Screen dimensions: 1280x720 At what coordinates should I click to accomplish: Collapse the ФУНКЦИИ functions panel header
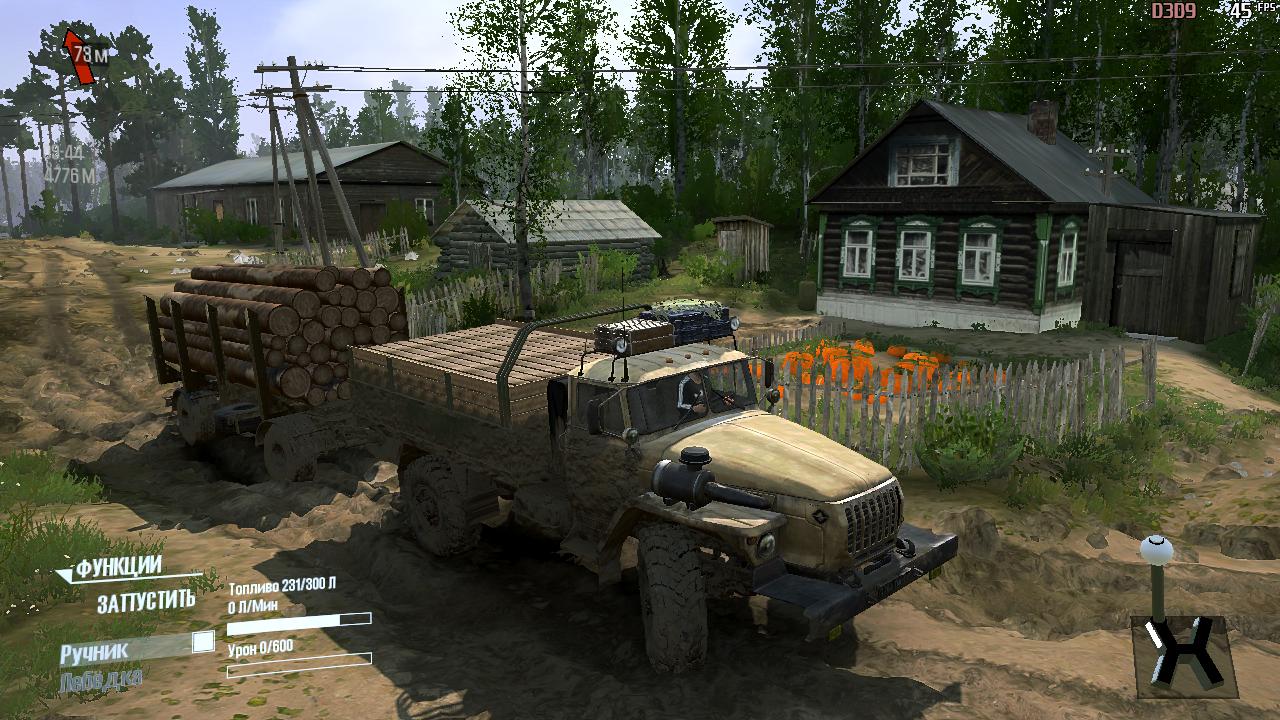(110, 568)
